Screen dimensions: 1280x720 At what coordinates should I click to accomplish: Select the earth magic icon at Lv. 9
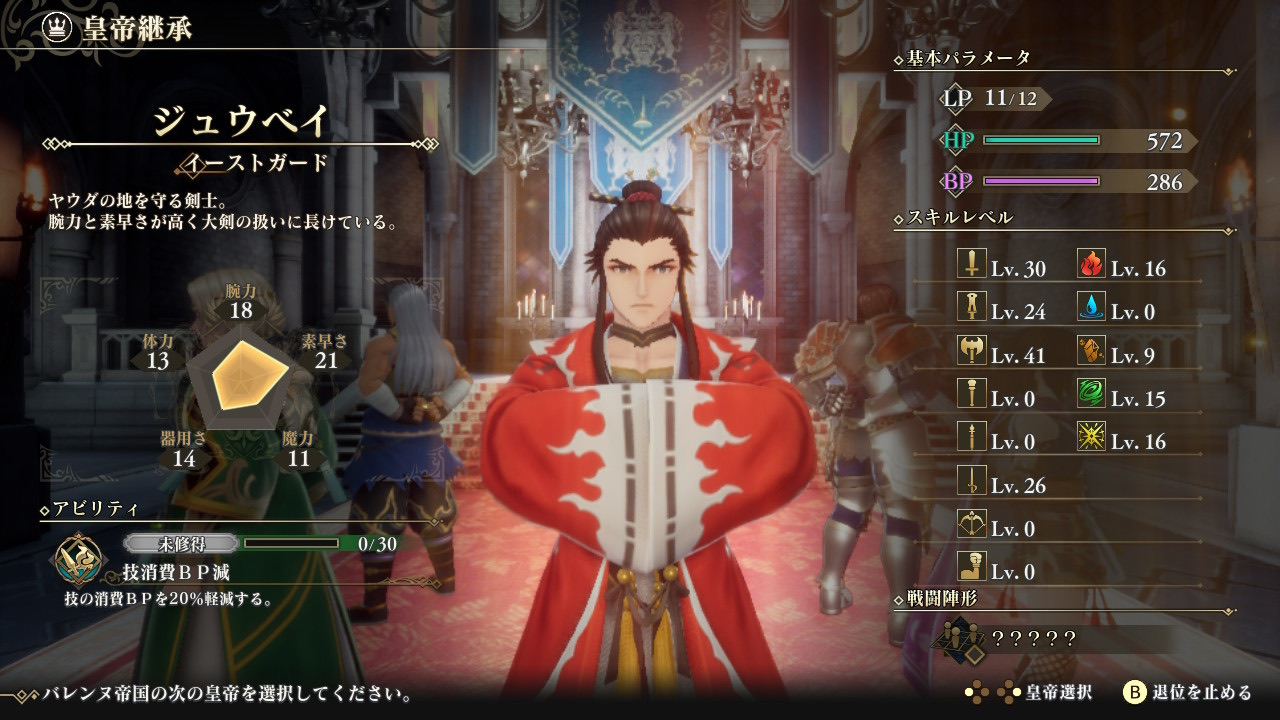click(x=1091, y=350)
